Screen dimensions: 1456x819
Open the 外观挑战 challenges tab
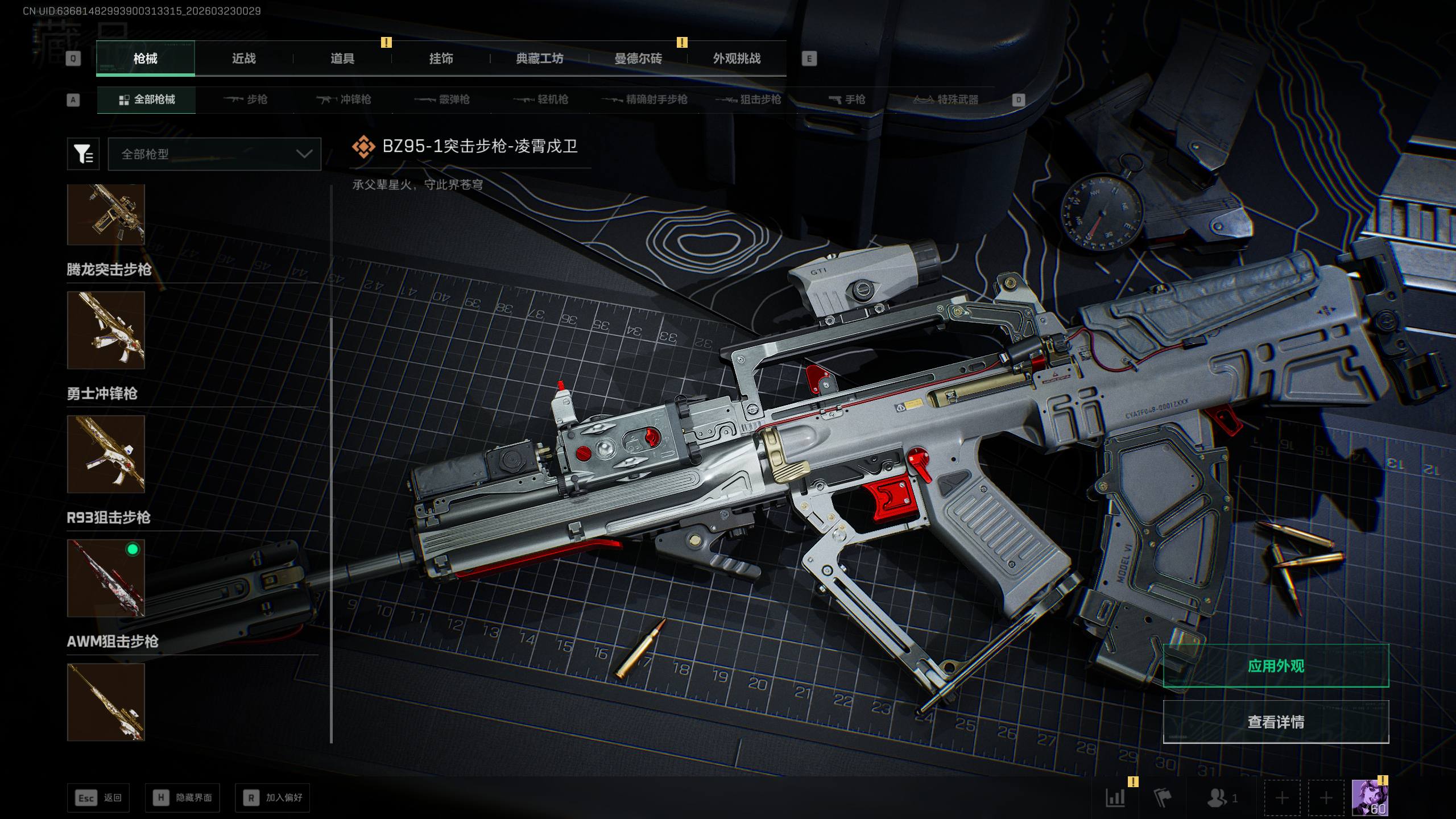(737, 59)
